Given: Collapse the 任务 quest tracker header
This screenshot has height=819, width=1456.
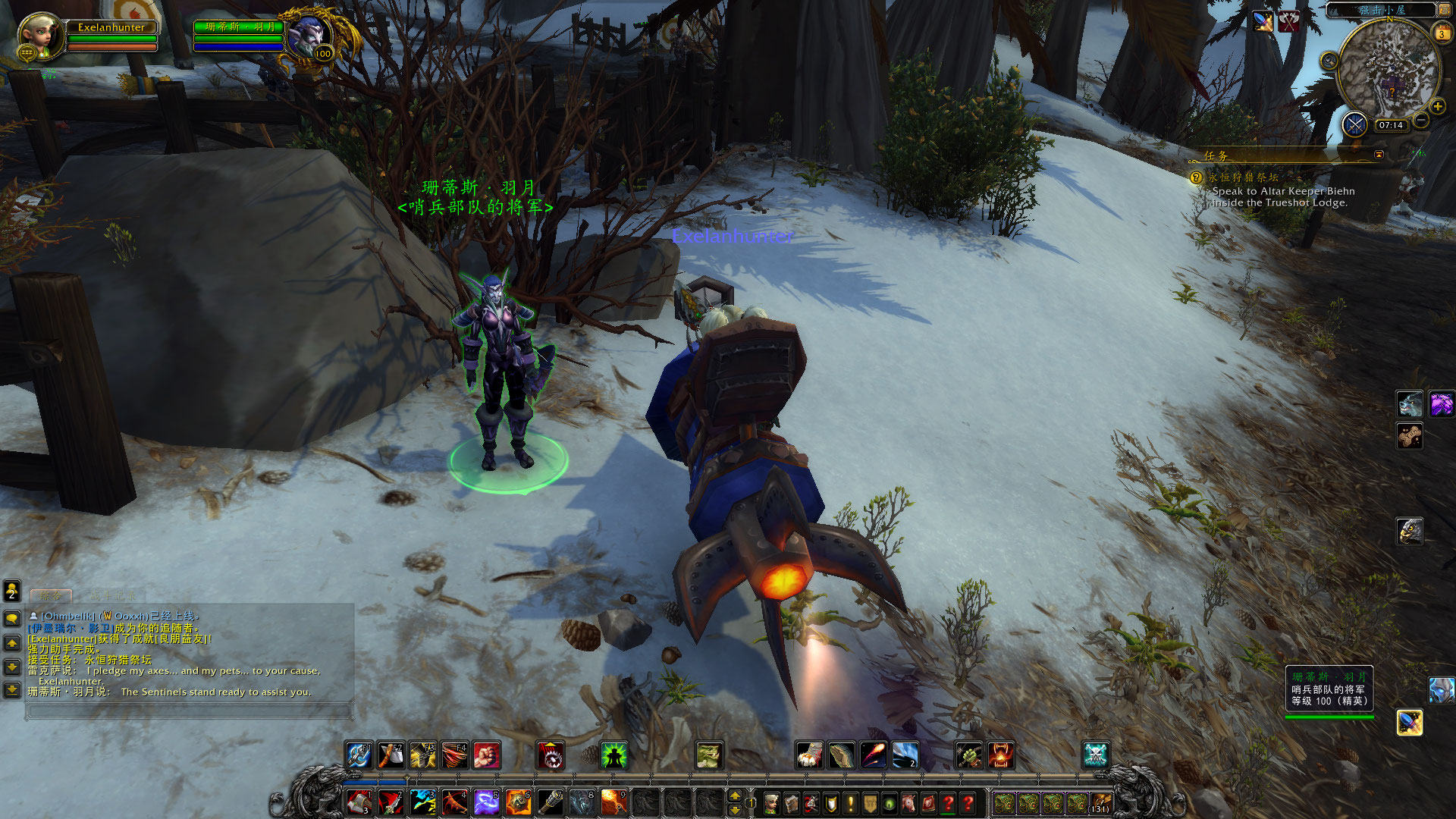Looking at the screenshot, I should coord(1379,155).
